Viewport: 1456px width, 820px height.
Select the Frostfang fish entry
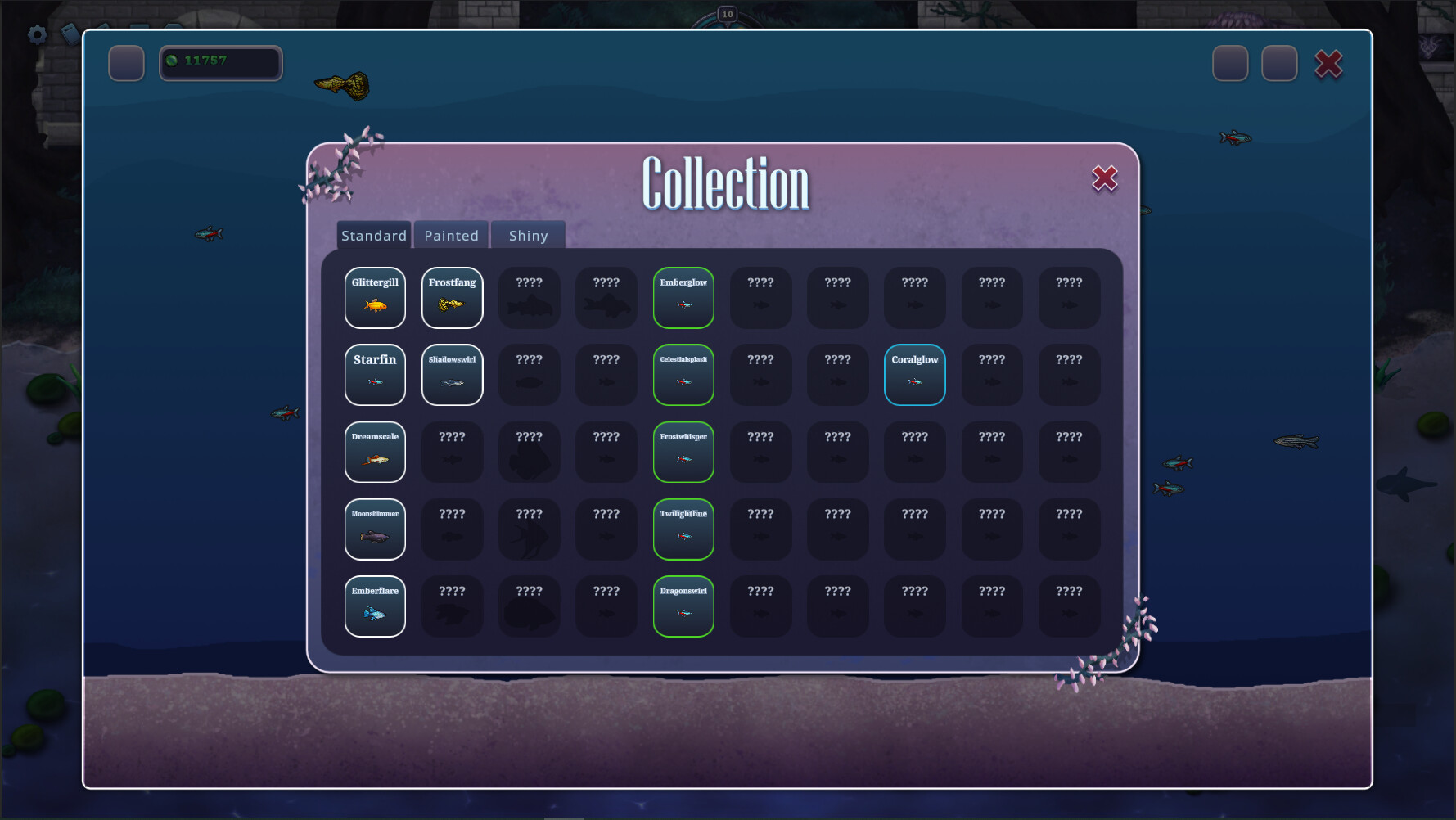point(452,298)
